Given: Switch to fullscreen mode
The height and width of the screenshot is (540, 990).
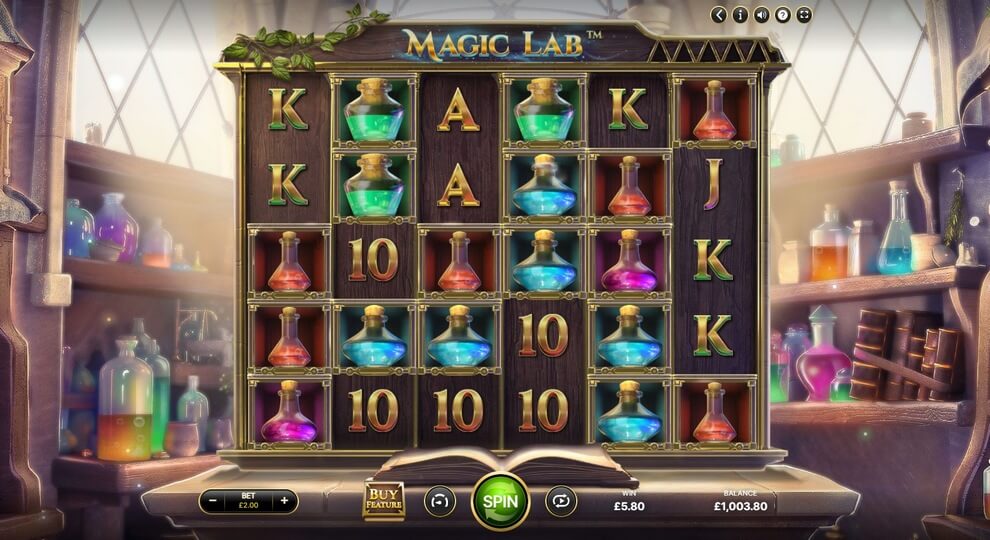Looking at the screenshot, I should pyautogui.click(x=805, y=15).
